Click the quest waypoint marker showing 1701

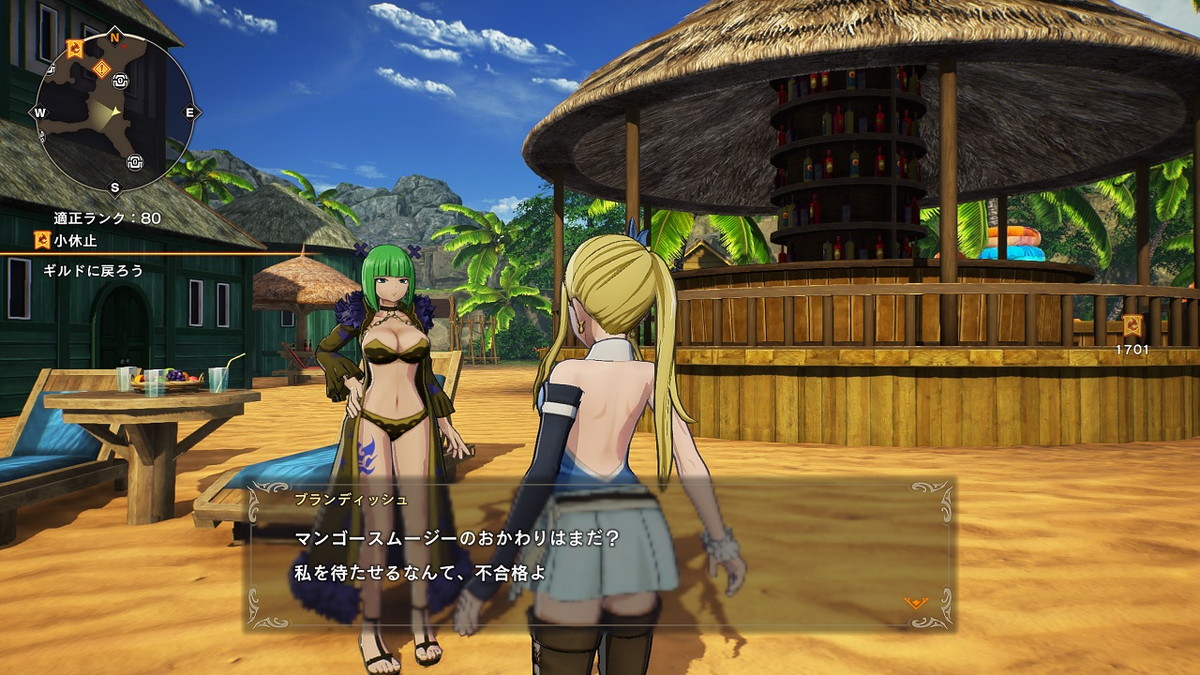click(x=1132, y=326)
